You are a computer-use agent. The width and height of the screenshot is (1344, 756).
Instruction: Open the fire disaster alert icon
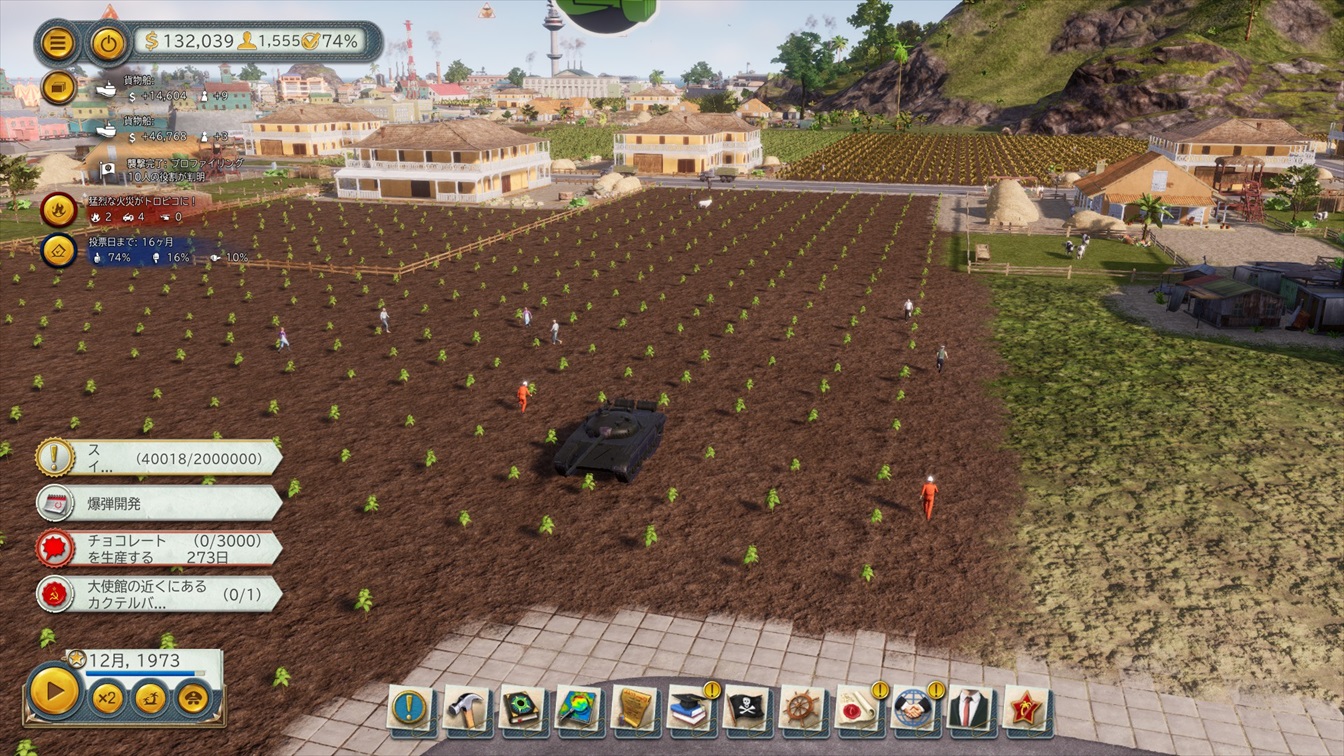(x=59, y=210)
